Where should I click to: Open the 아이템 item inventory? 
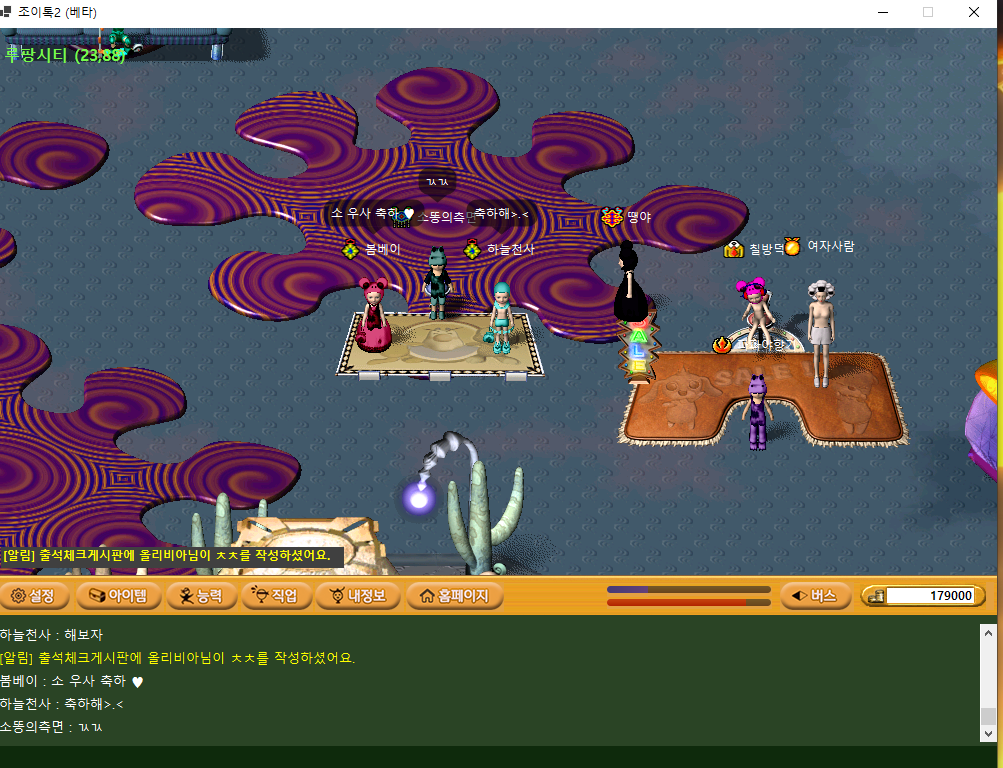click(x=118, y=596)
